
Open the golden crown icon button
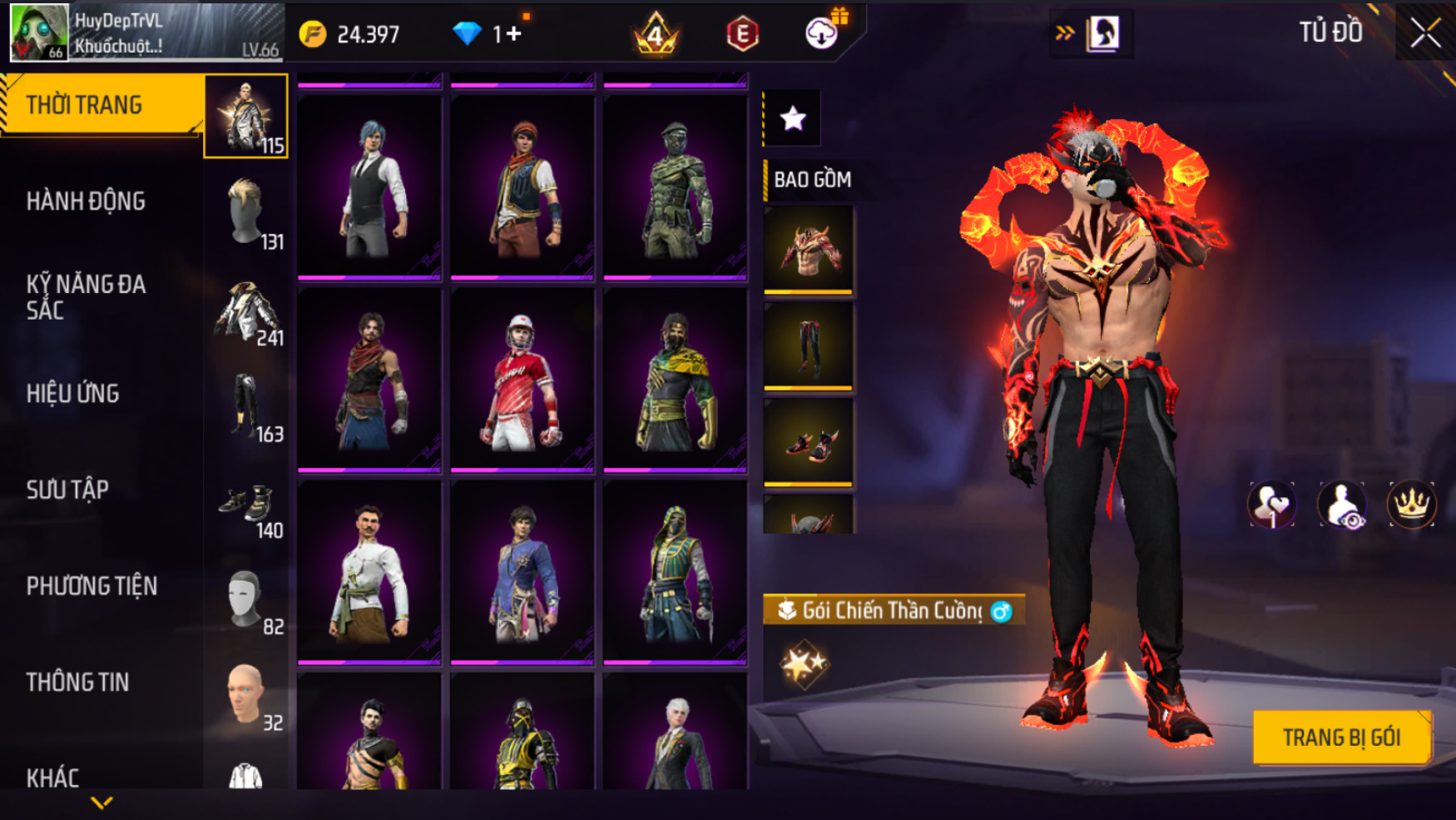(x=1411, y=504)
